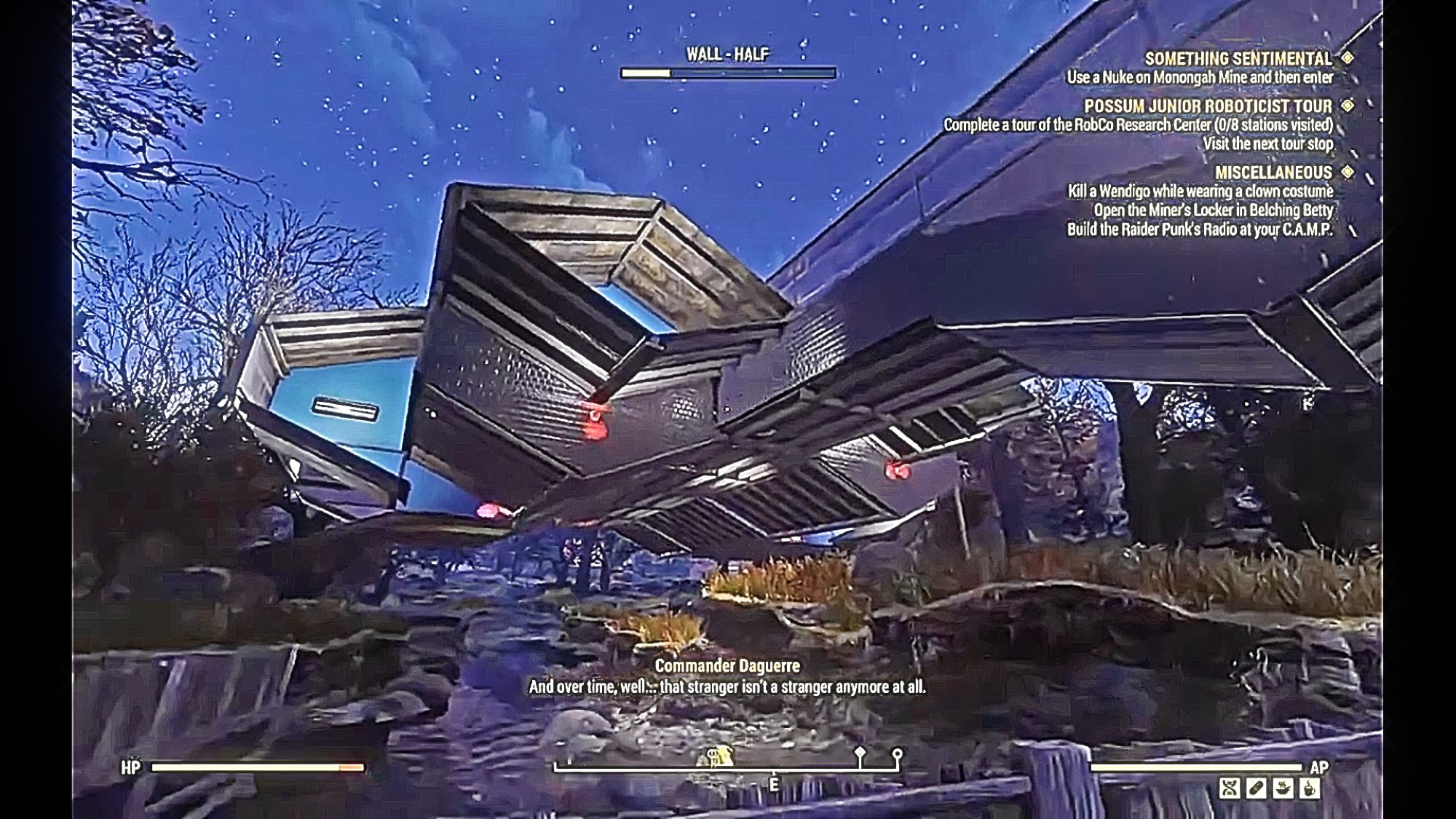Choose the Raider Punk's Radio objective
The width and height of the screenshot is (1456, 819).
coord(1200,229)
